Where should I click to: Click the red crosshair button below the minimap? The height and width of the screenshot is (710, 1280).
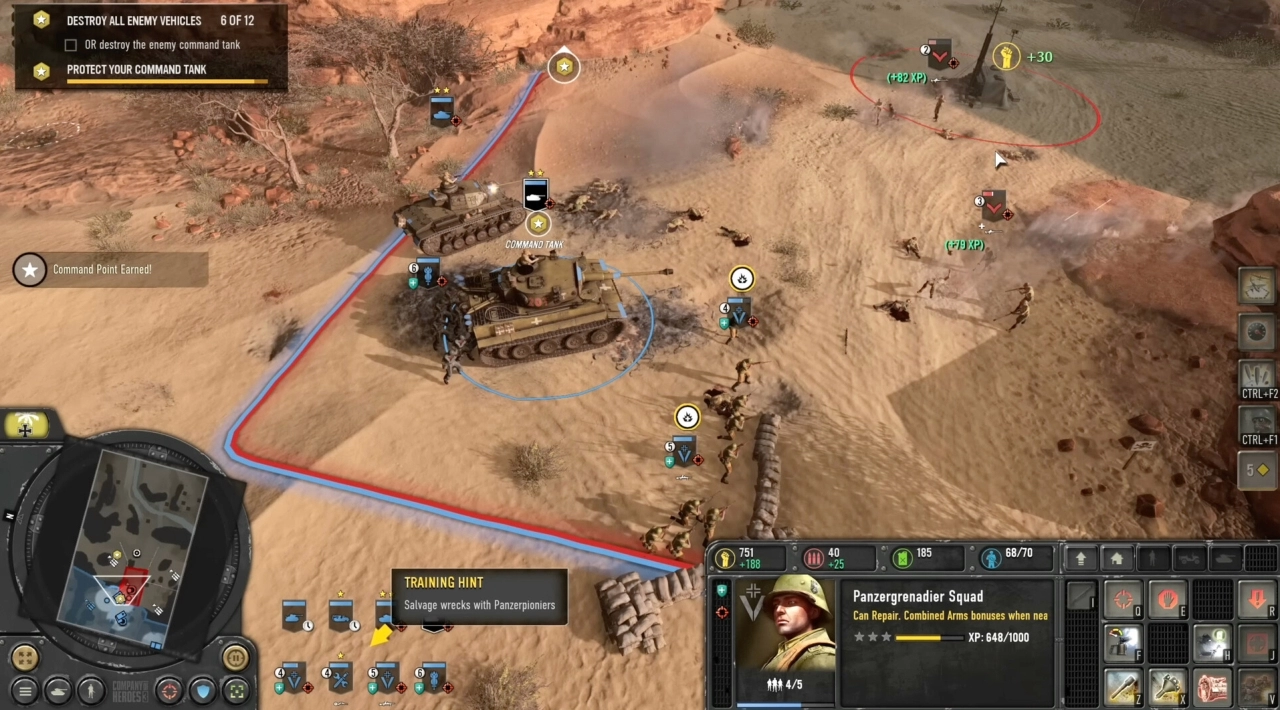[x=169, y=690]
